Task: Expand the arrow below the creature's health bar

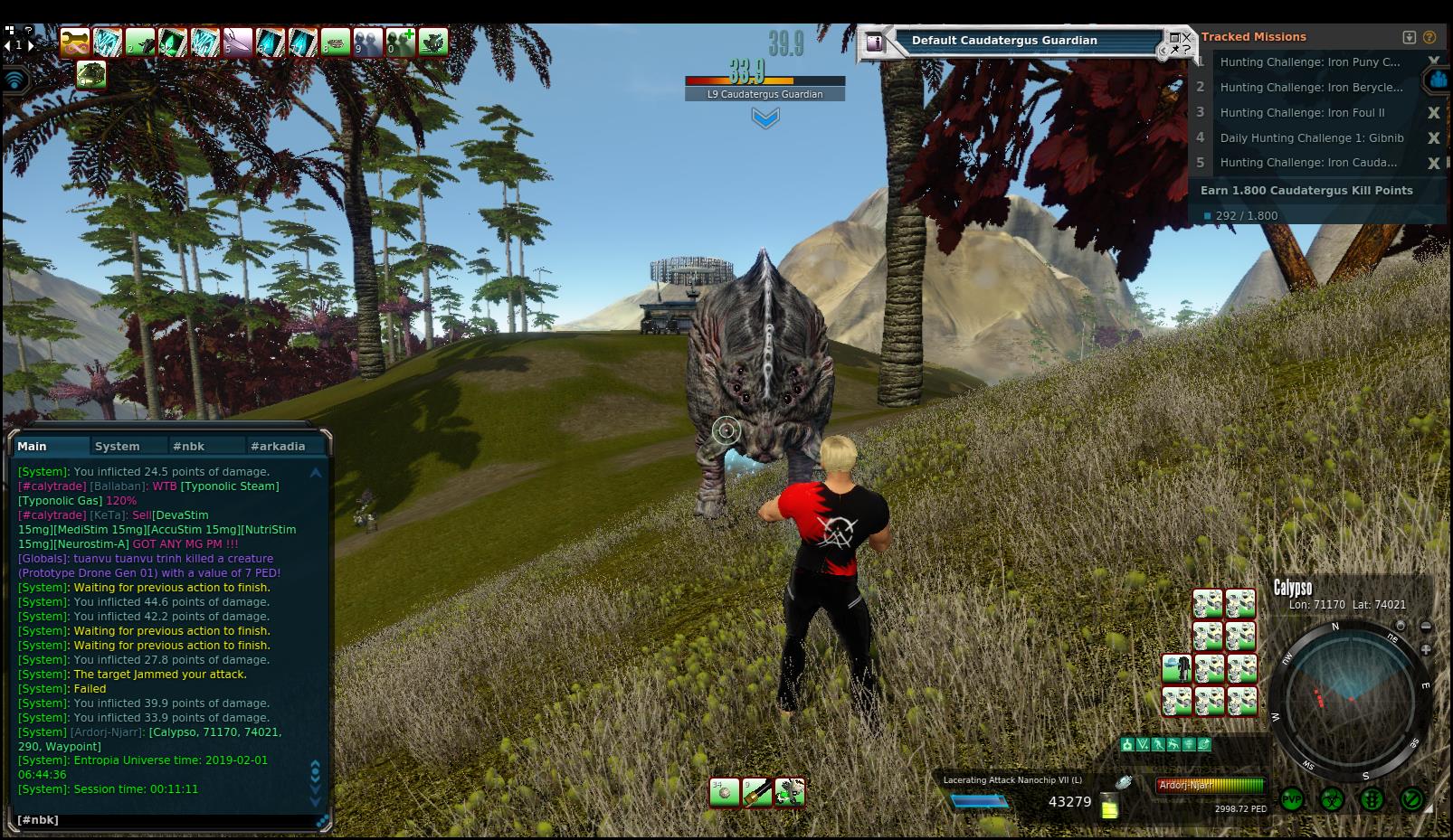Action: pyautogui.click(x=764, y=118)
